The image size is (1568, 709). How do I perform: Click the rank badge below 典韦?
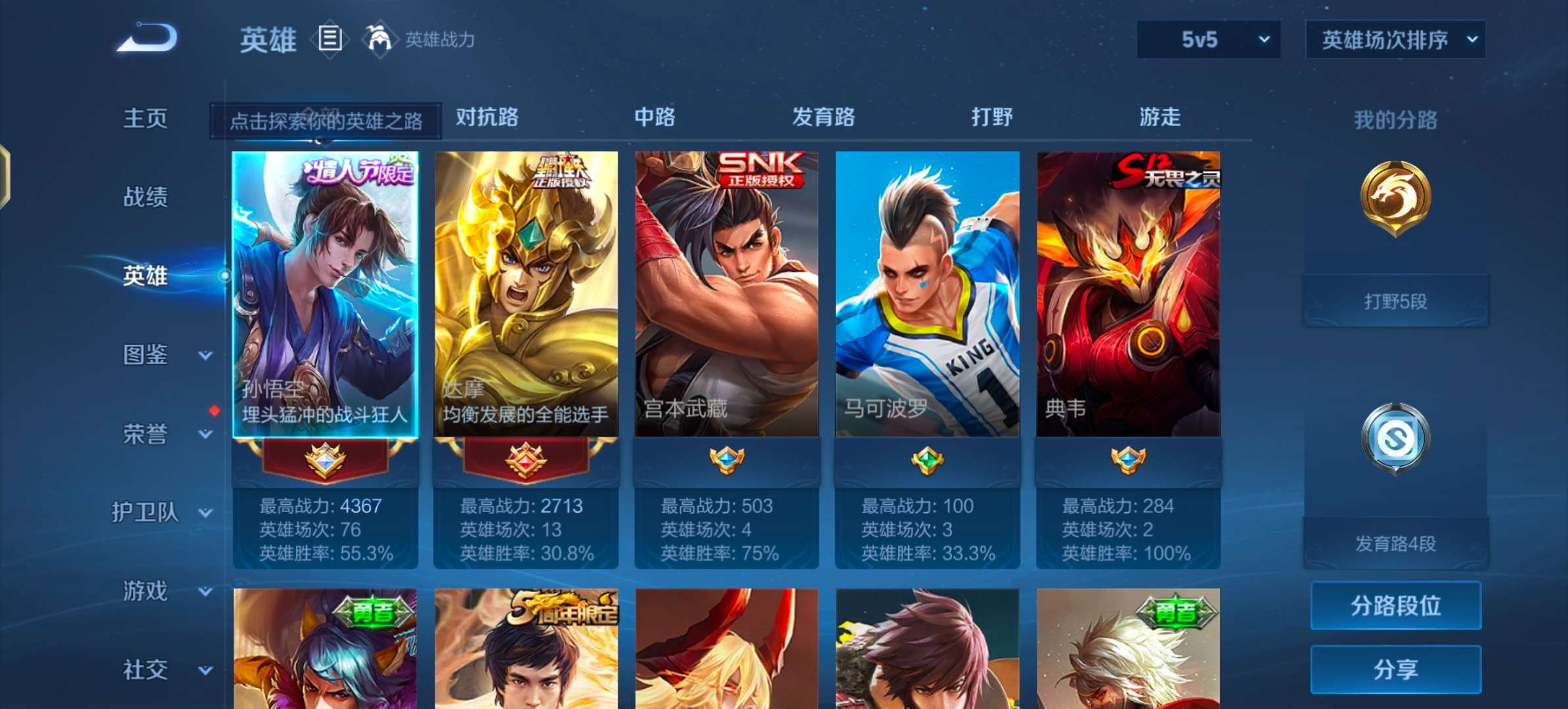point(1128,461)
